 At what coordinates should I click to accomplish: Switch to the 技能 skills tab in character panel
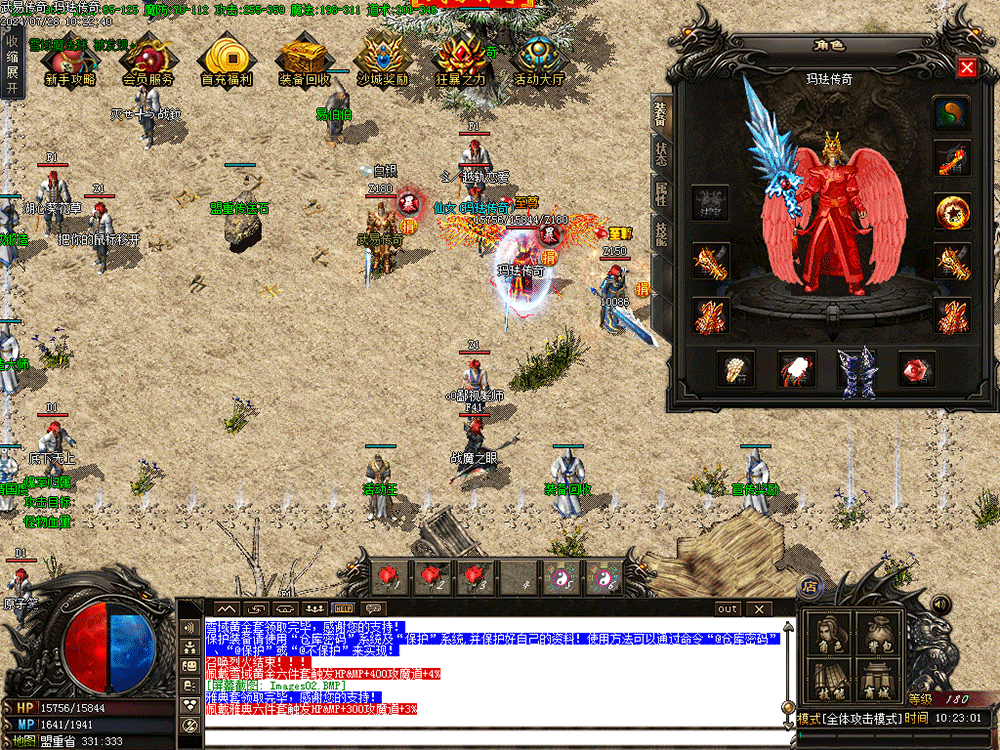tap(661, 233)
